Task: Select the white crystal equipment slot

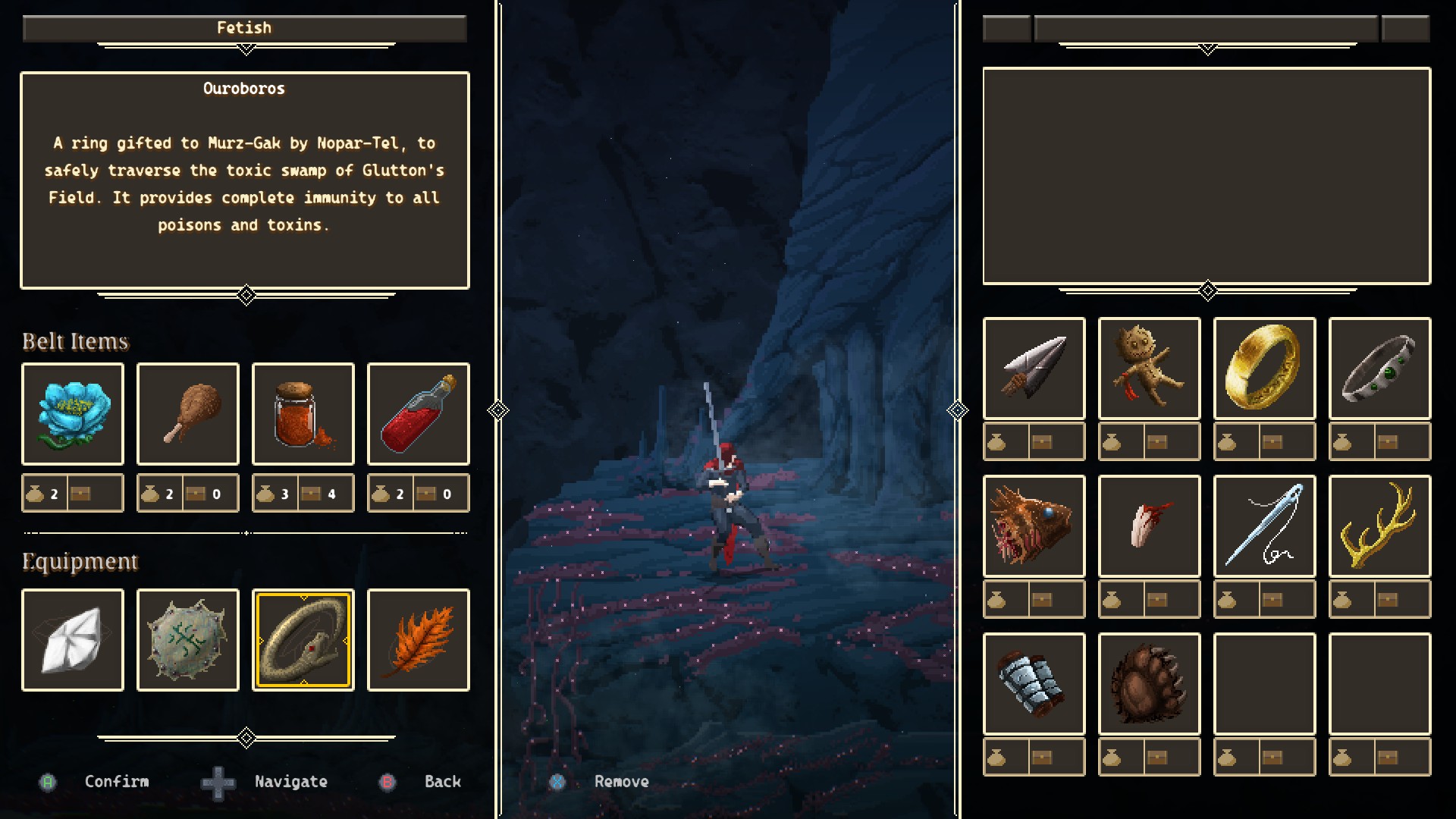Action: 73,640
